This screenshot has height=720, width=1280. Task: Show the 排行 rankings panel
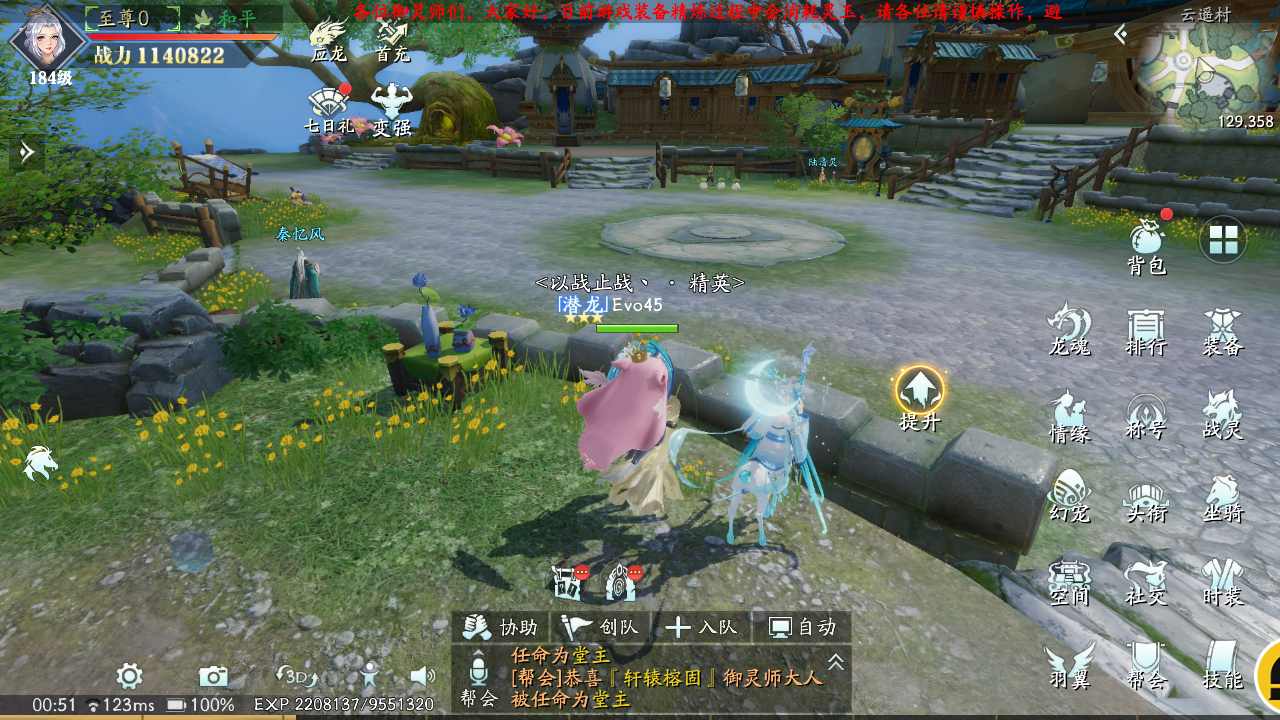tap(1146, 330)
